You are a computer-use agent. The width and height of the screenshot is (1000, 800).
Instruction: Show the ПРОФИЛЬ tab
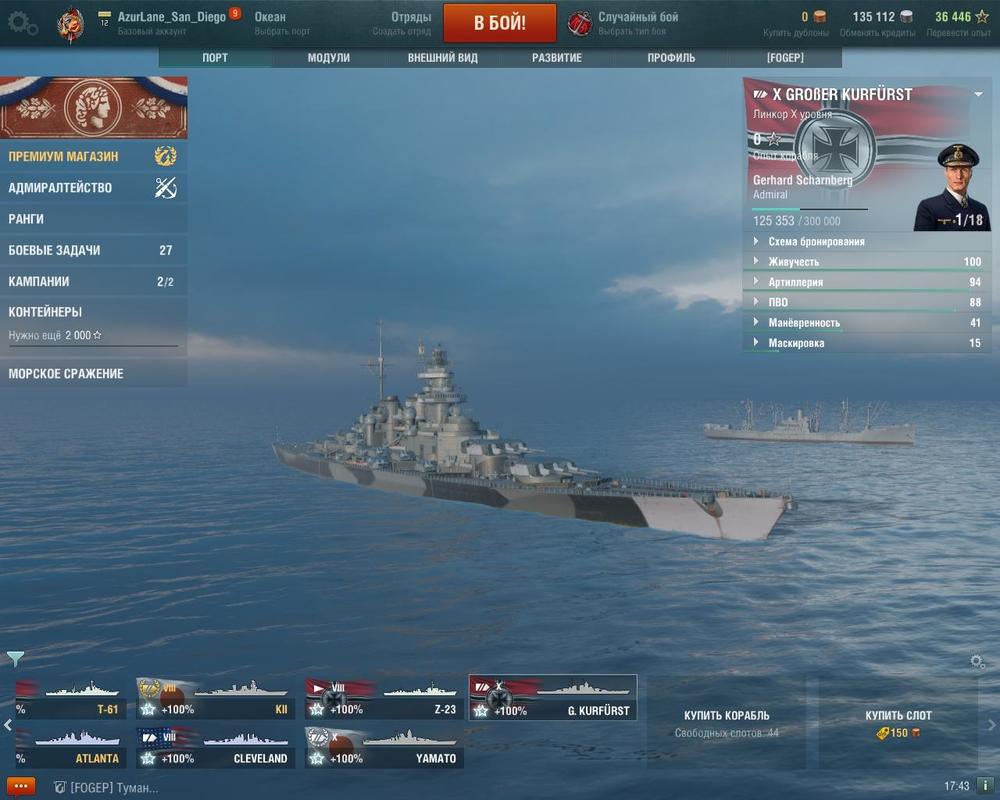(x=671, y=58)
